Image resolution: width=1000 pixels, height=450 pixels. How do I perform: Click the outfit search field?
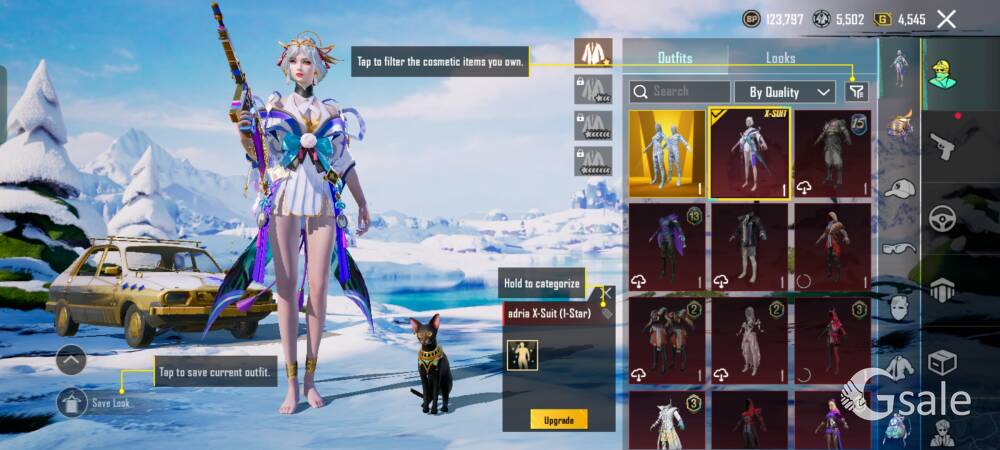[x=680, y=91]
